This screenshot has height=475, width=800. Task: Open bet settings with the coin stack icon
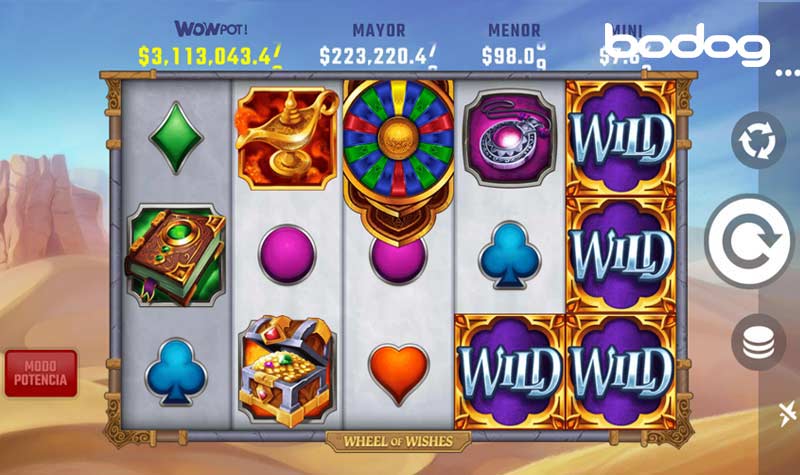point(757,343)
